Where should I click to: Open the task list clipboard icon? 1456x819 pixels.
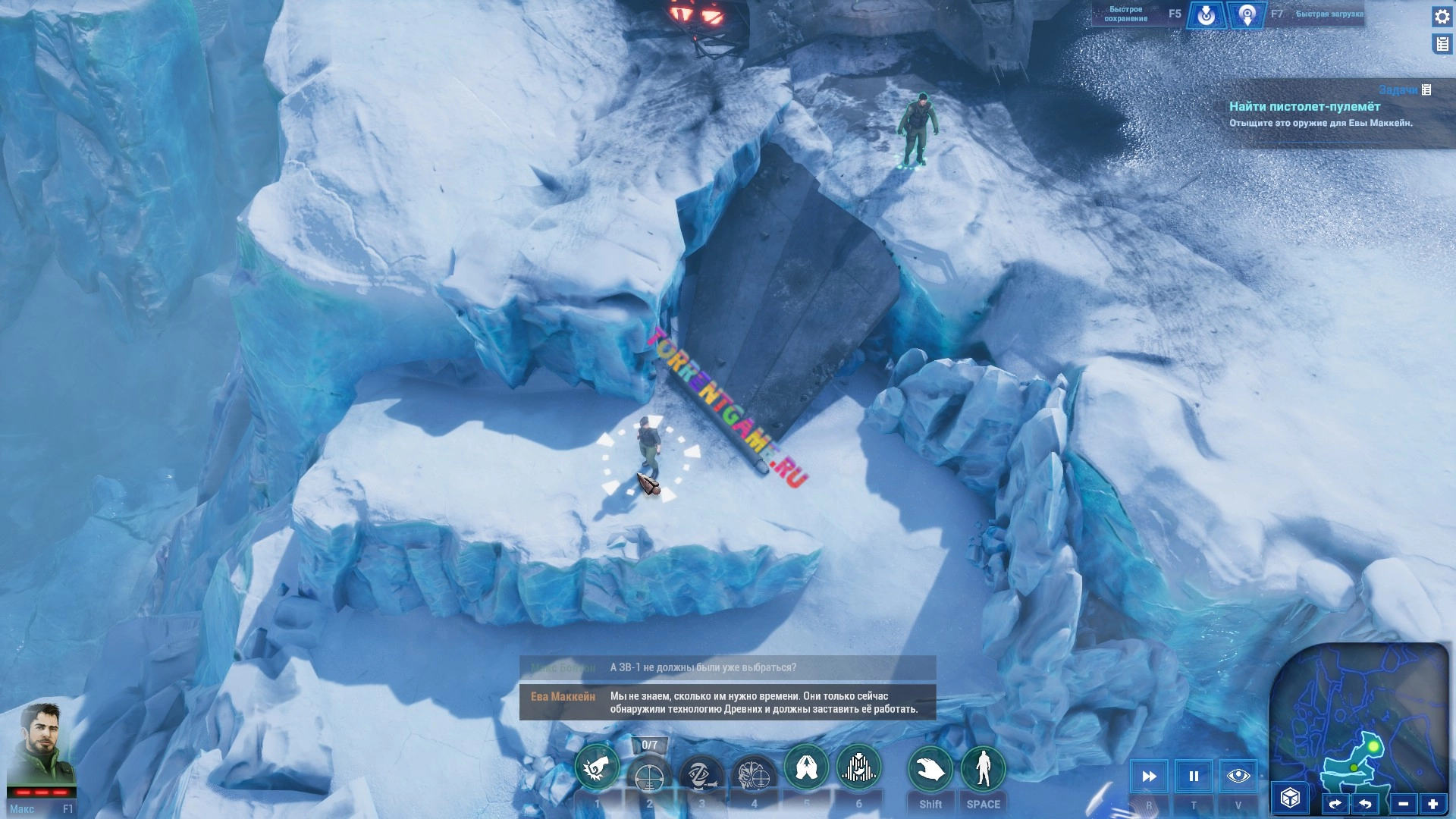[x=1442, y=45]
